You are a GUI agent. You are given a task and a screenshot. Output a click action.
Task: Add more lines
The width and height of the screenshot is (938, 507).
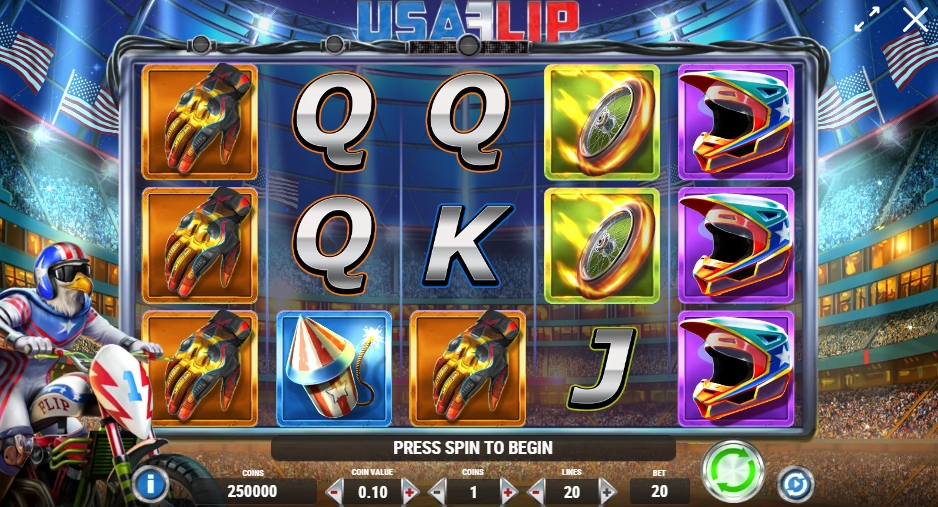click(x=607, y=491)
